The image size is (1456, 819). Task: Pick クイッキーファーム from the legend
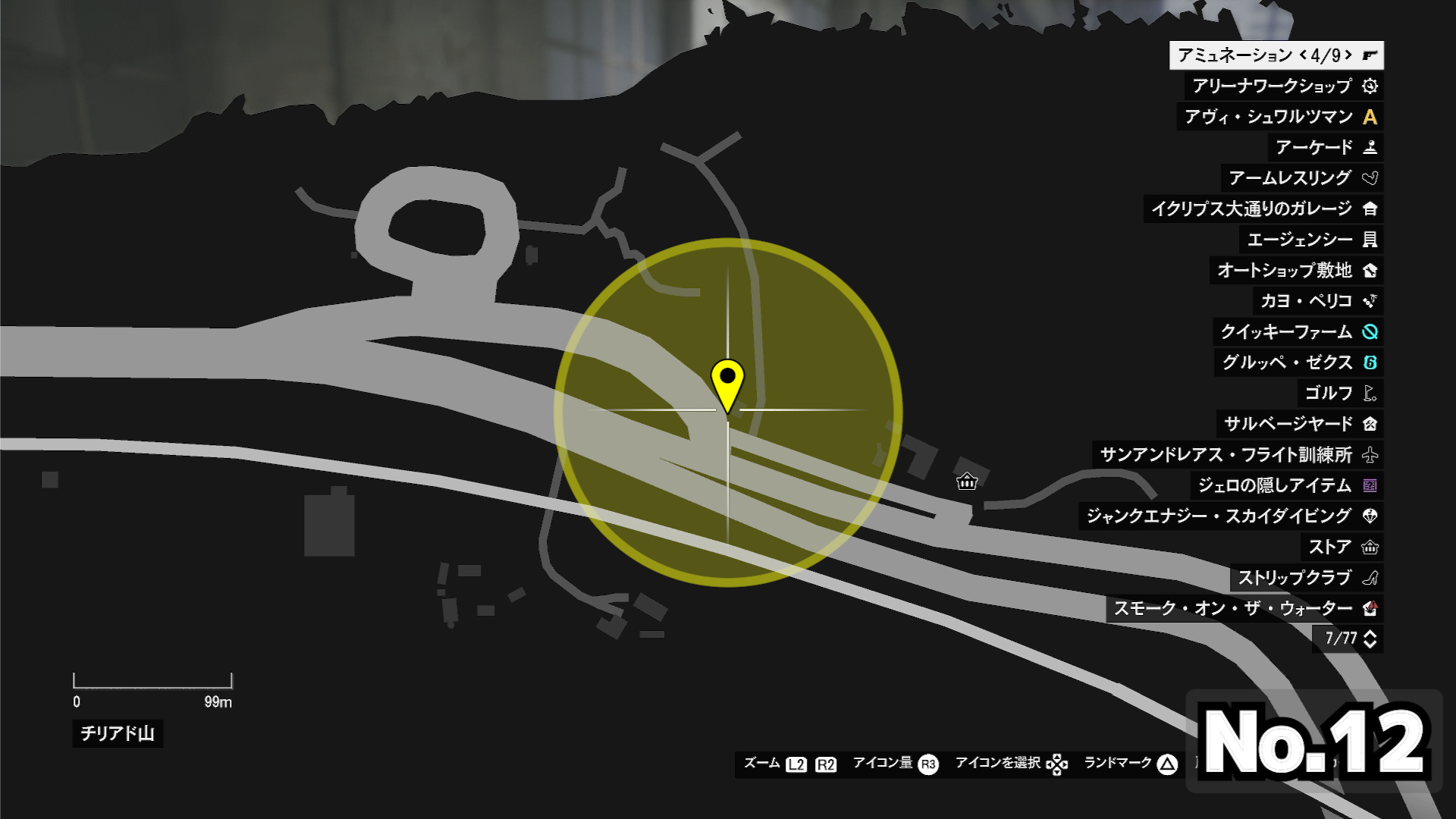pyautogui.click(x=1298, y=331)
